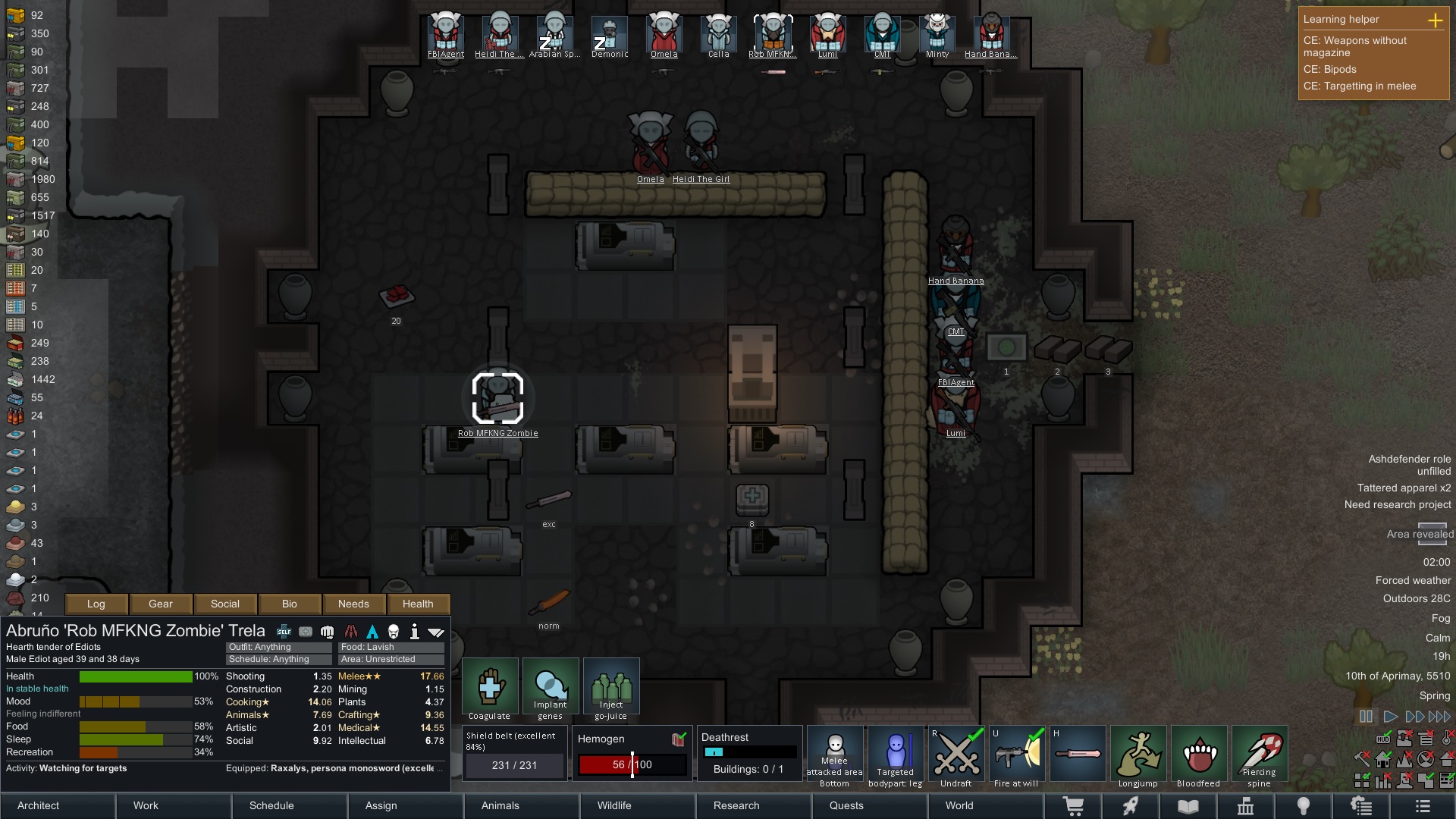Use the Bloodfeed ability
The width and height of the screenshot is (1456, 819).
pos(1198,755)
